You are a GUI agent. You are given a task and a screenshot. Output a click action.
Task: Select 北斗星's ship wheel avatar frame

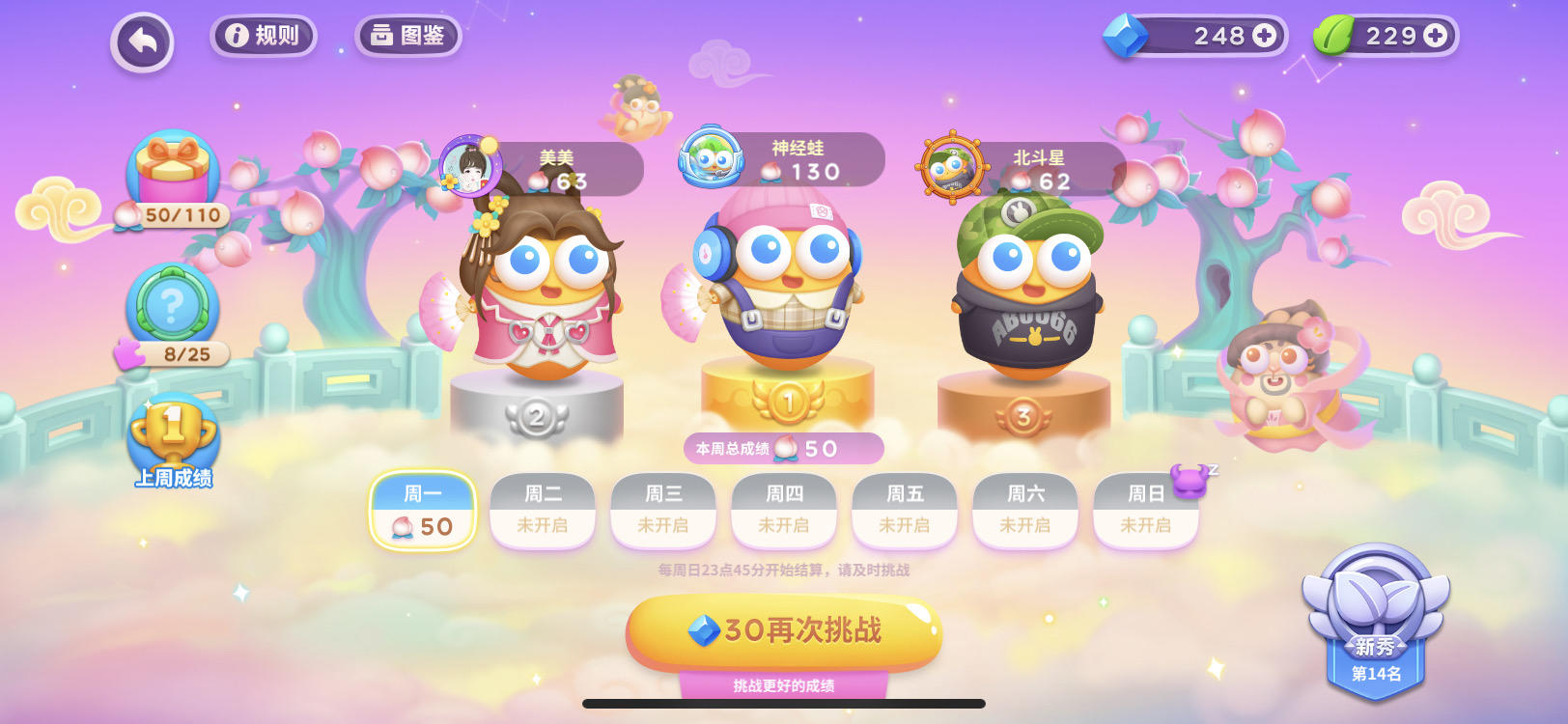951,162
